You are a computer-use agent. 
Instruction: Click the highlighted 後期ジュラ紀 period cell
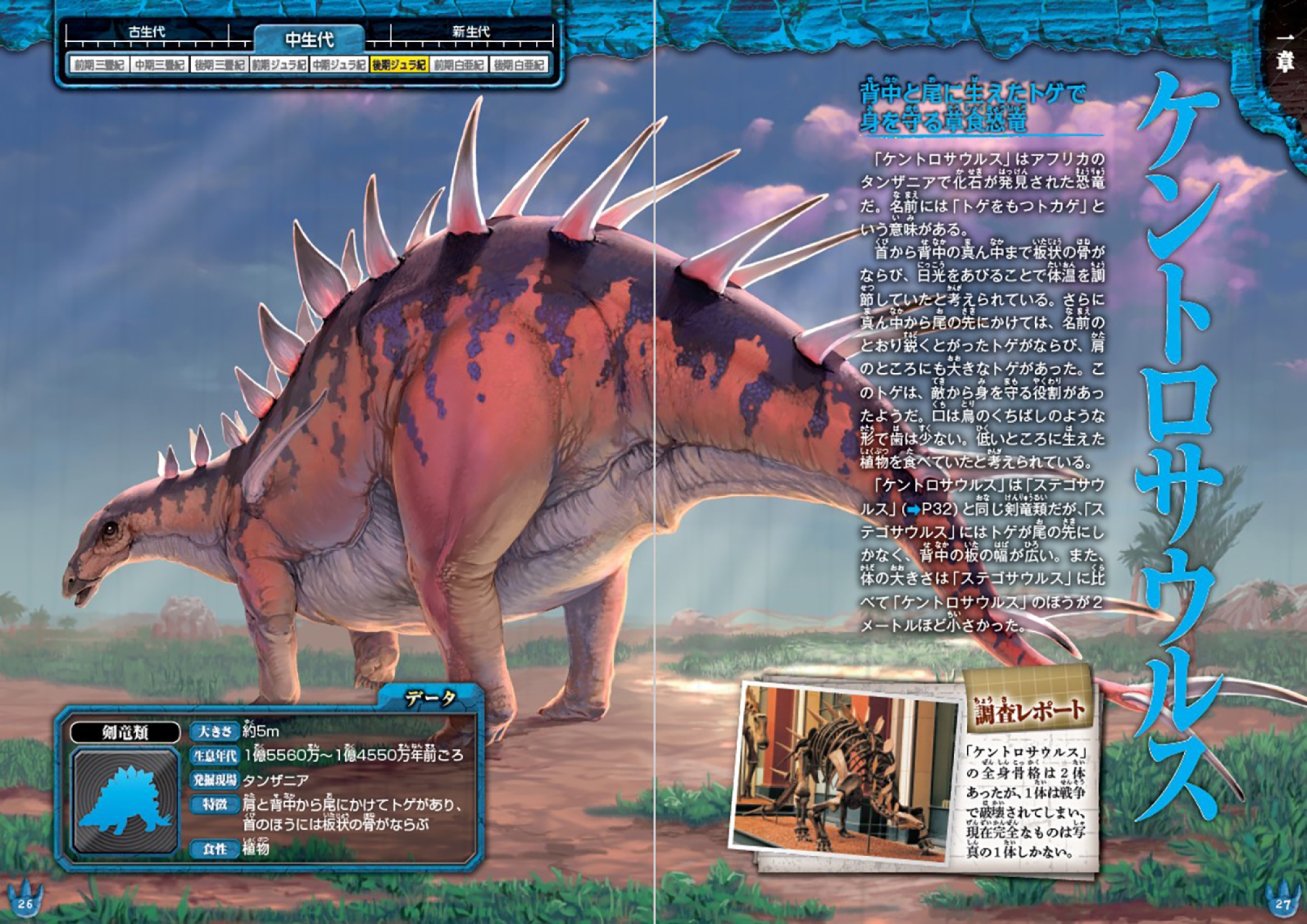tap(399, 65)
